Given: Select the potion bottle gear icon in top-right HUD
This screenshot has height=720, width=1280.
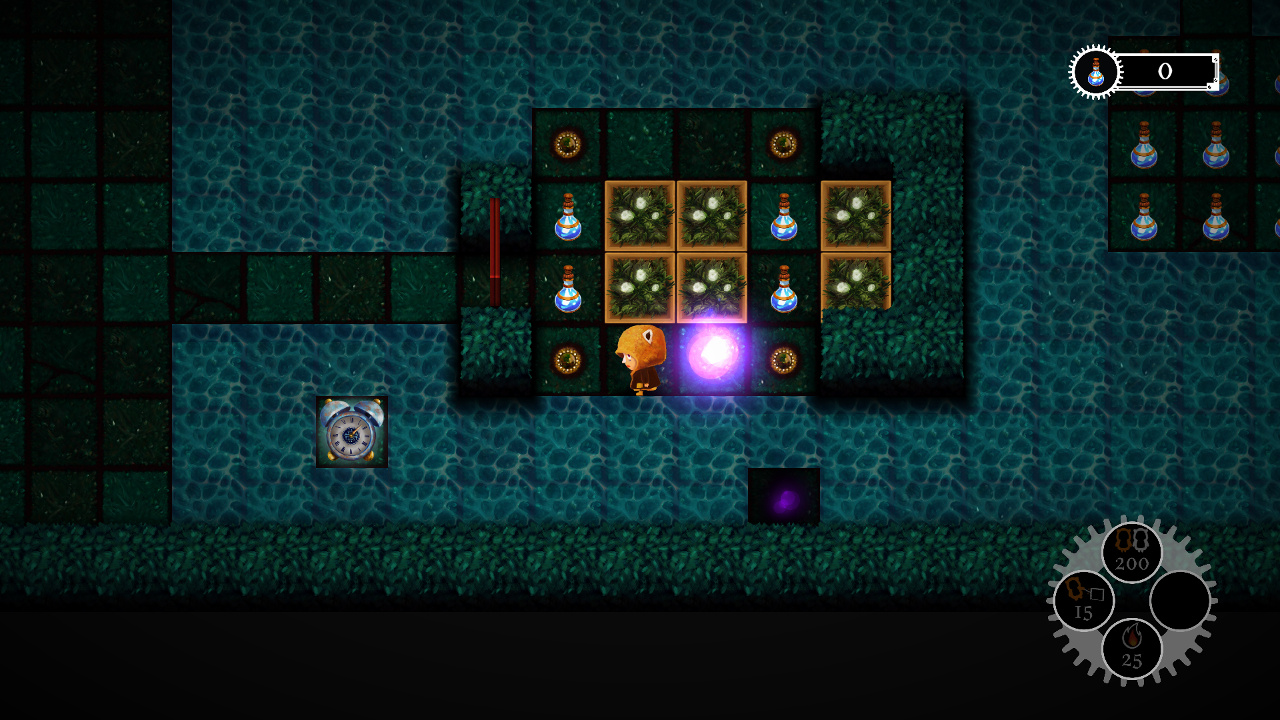Looking at the screenshot, I should click(x=1094, y=71).
